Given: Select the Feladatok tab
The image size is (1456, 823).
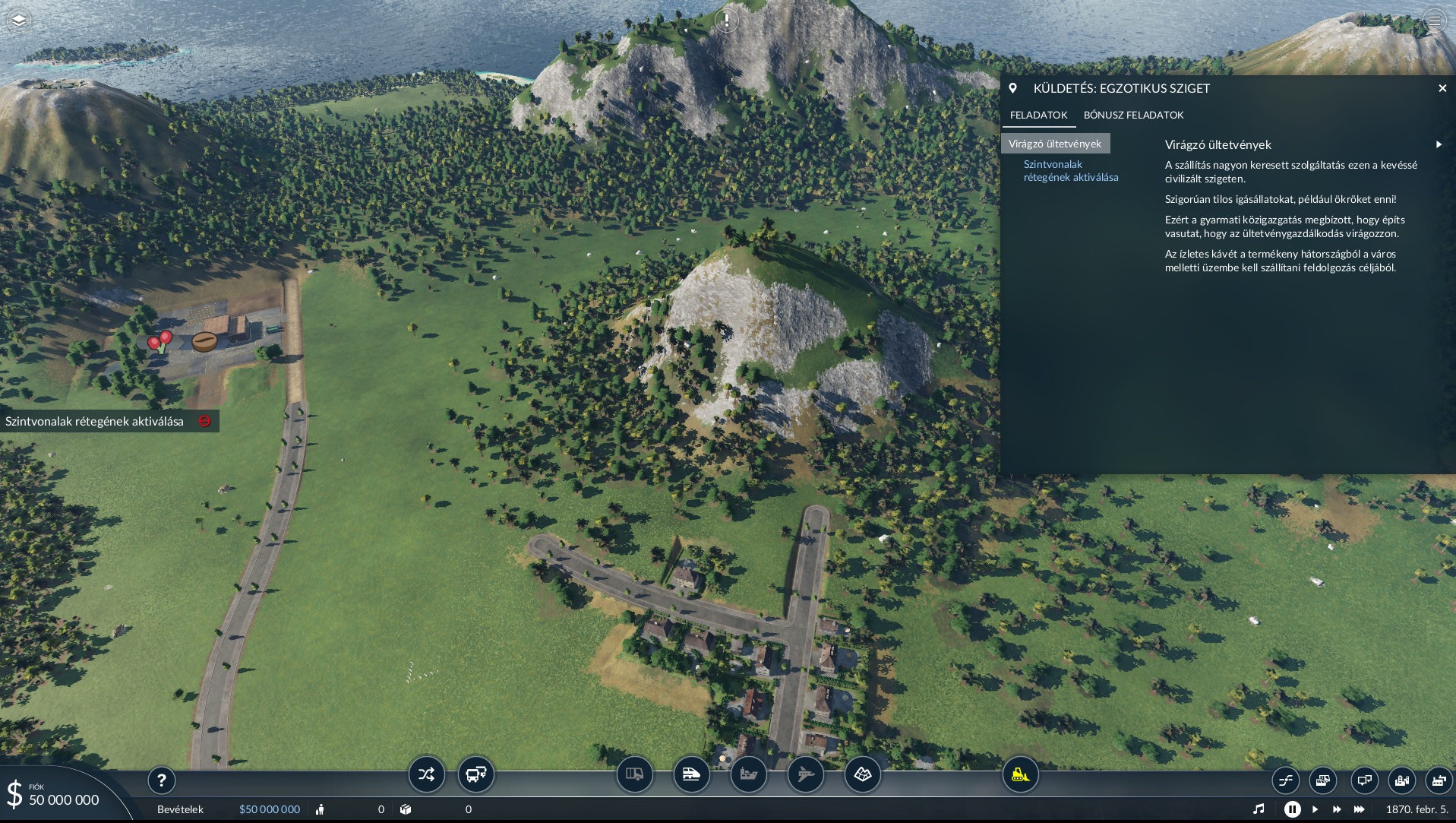Looking at the screenshot, I should point(1038,115).
